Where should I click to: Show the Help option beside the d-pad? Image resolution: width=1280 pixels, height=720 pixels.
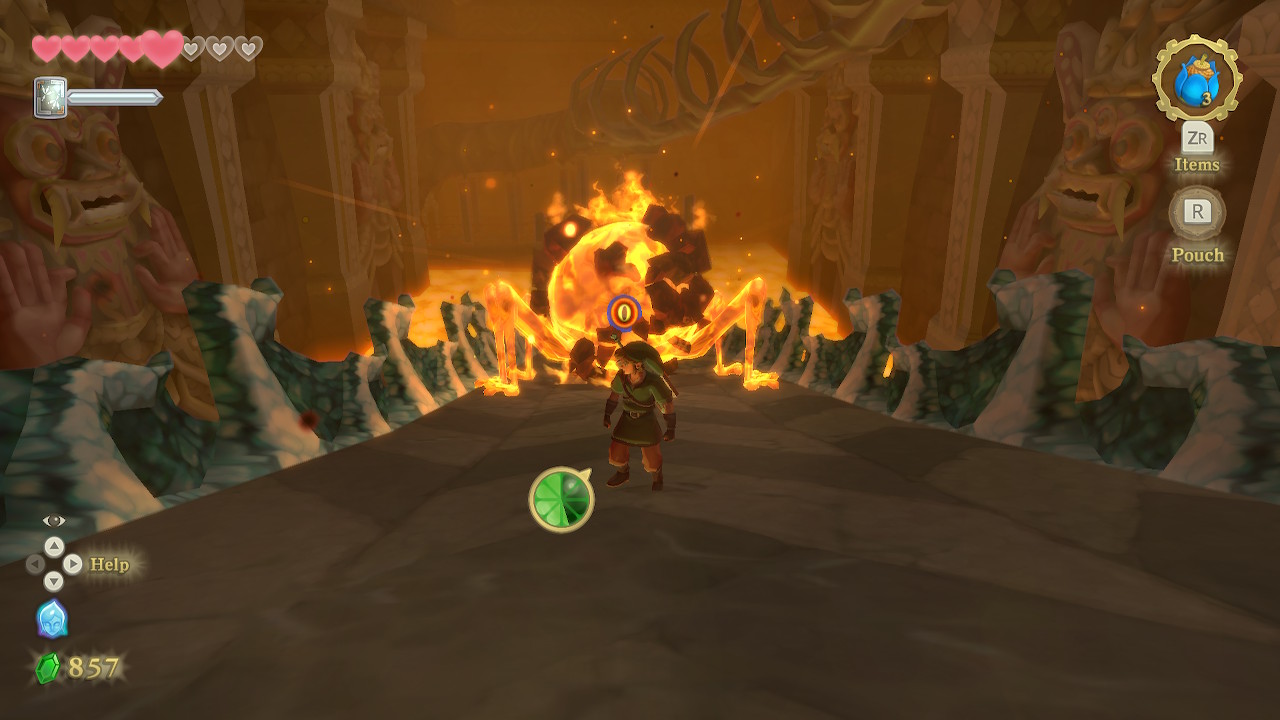click(110, 565)
